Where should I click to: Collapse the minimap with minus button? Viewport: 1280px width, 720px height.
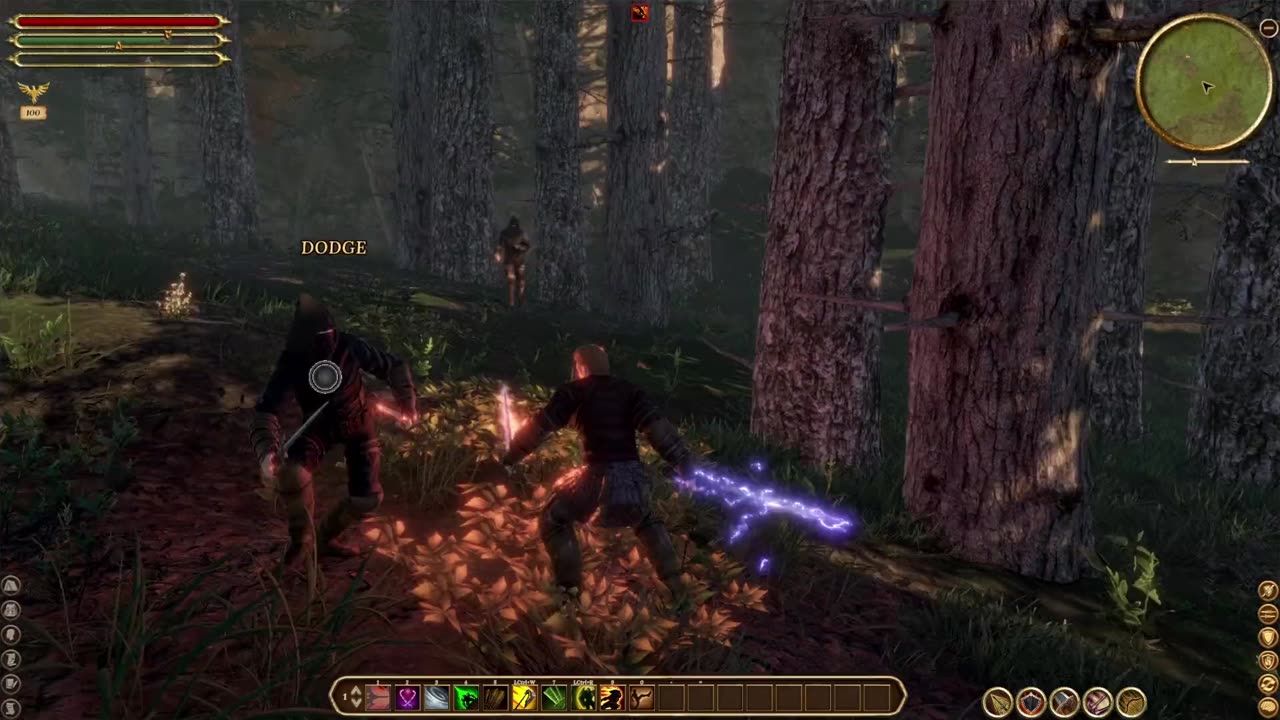(x=1268, y=29)
